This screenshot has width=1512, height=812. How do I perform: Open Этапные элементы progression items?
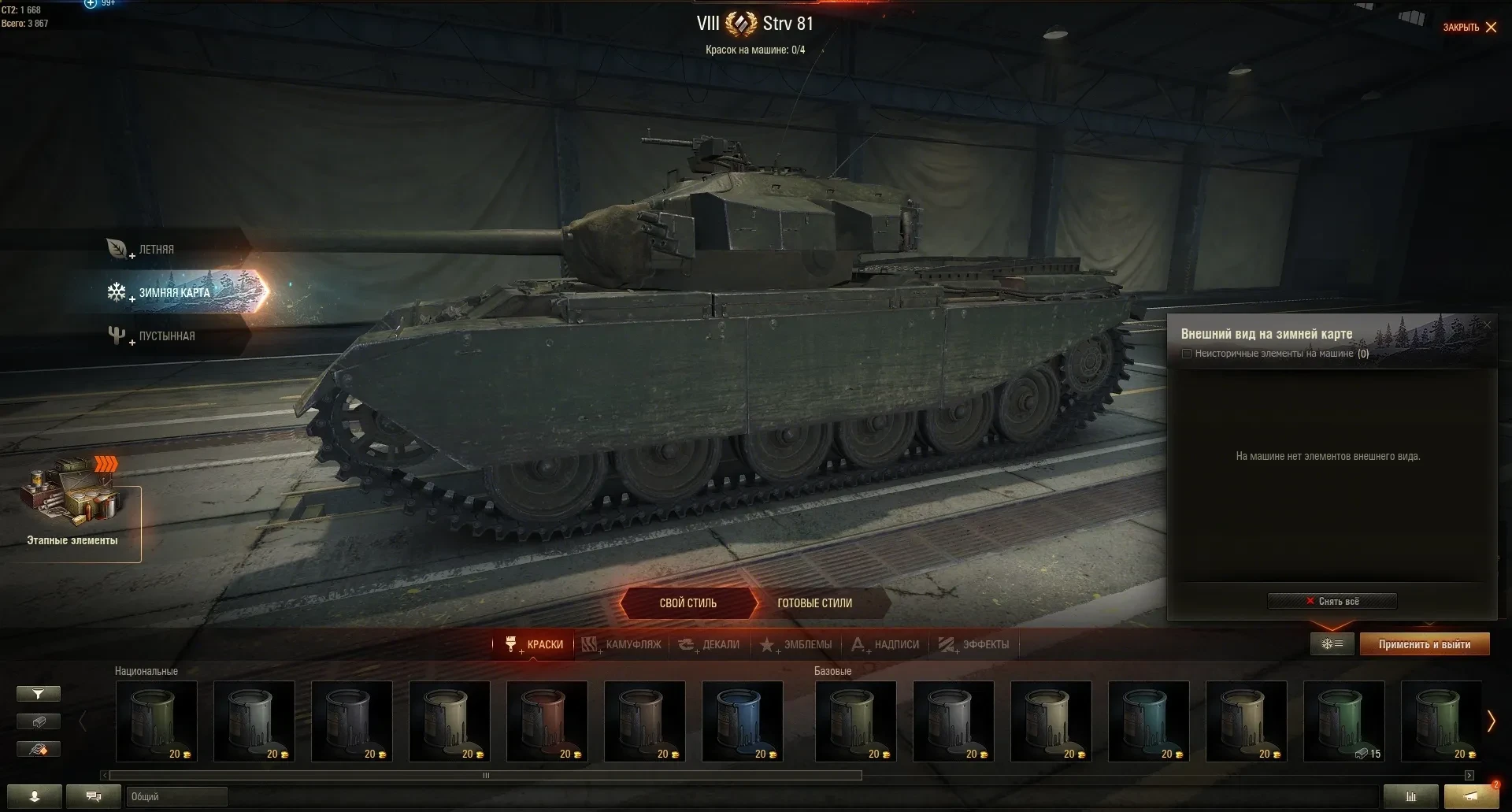click(x=72, y=512)
